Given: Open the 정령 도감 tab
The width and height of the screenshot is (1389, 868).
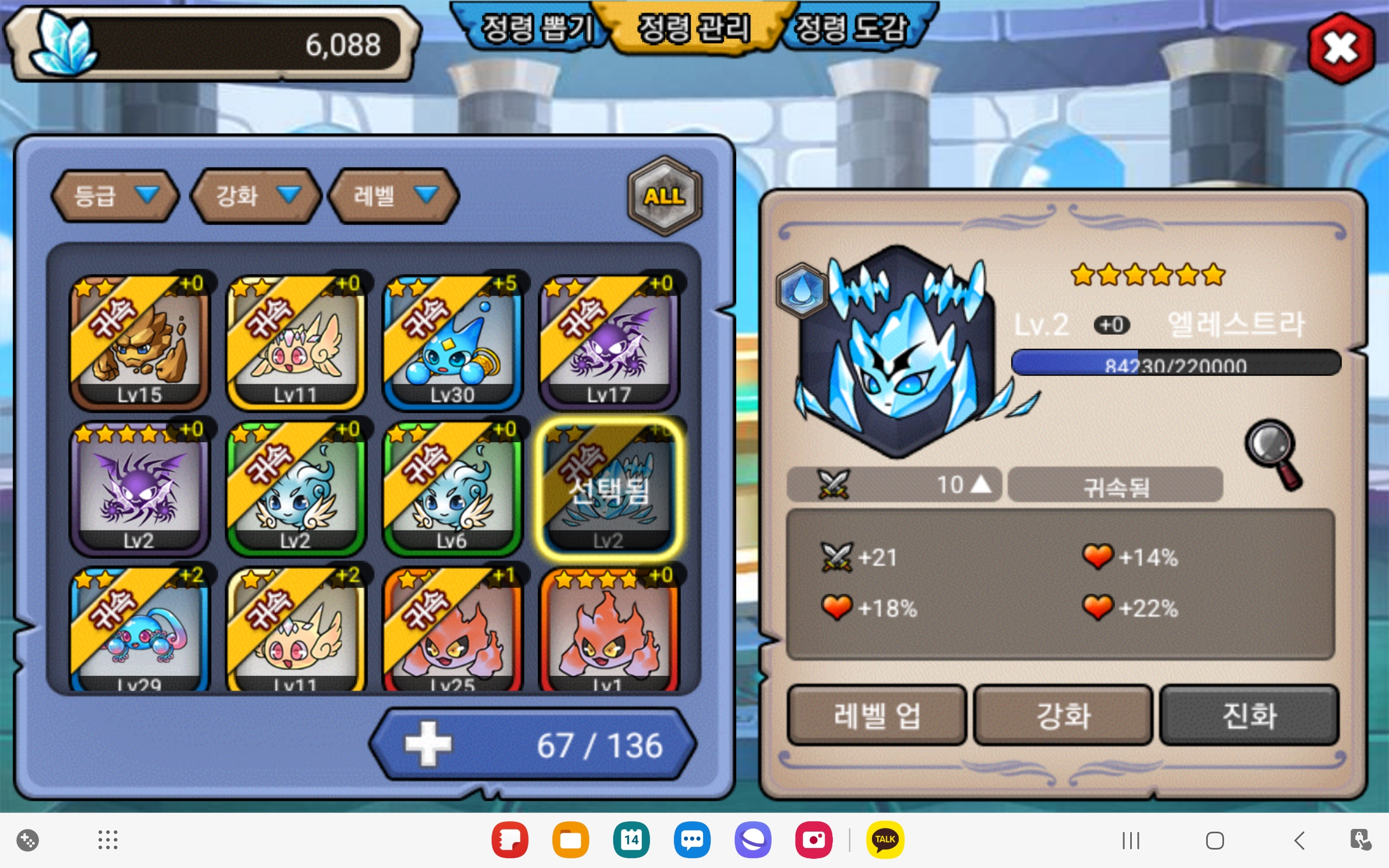Looking at the screenshot, I should coord(851,29).
